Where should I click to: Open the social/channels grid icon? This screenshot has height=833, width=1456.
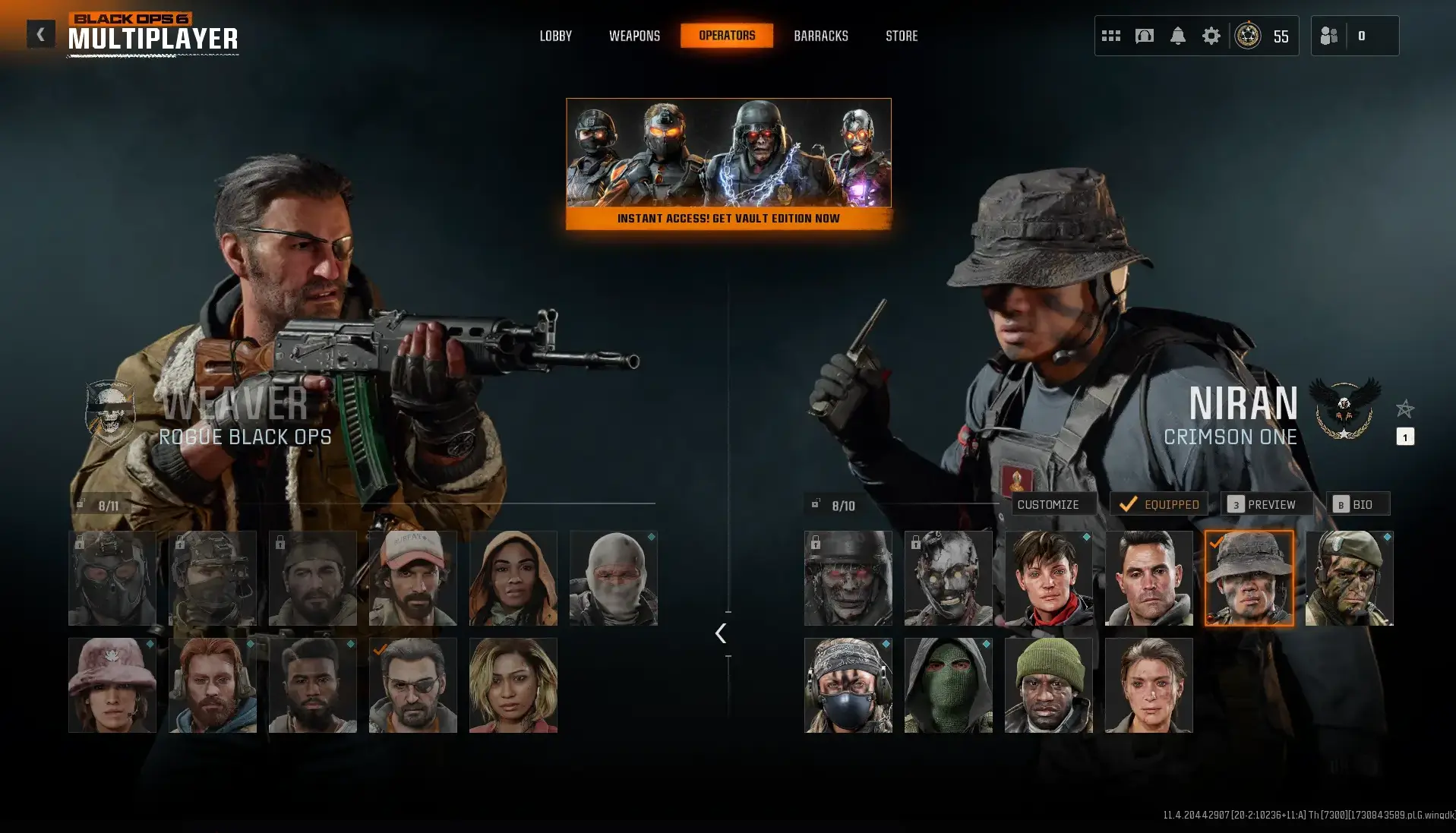coord(1110,35)
